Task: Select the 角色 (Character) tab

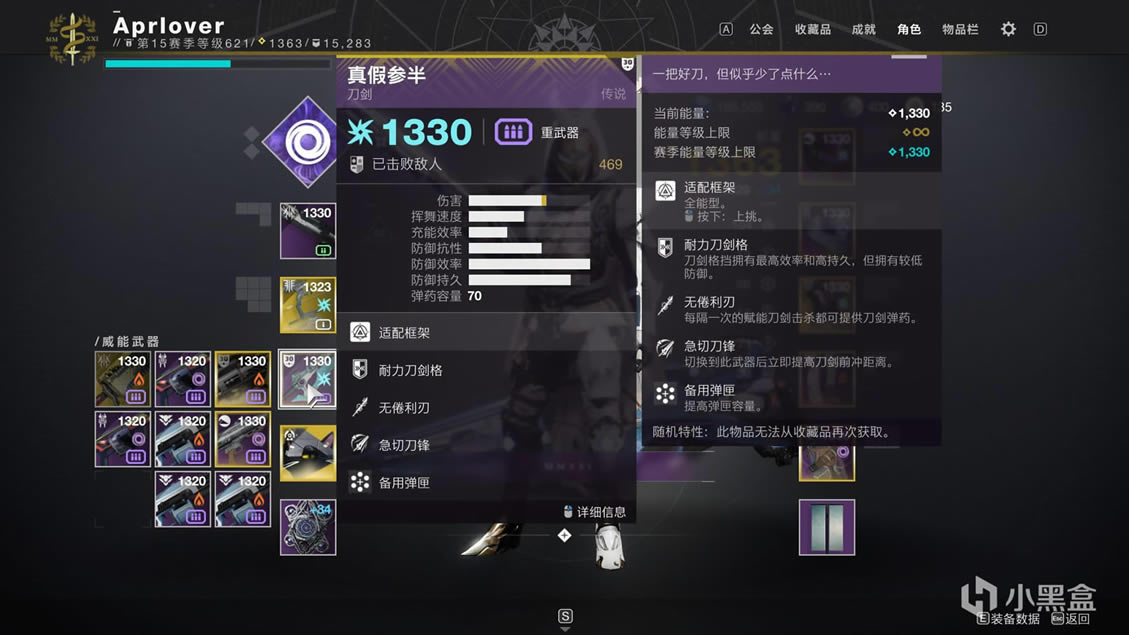Action: click(908, 29)
